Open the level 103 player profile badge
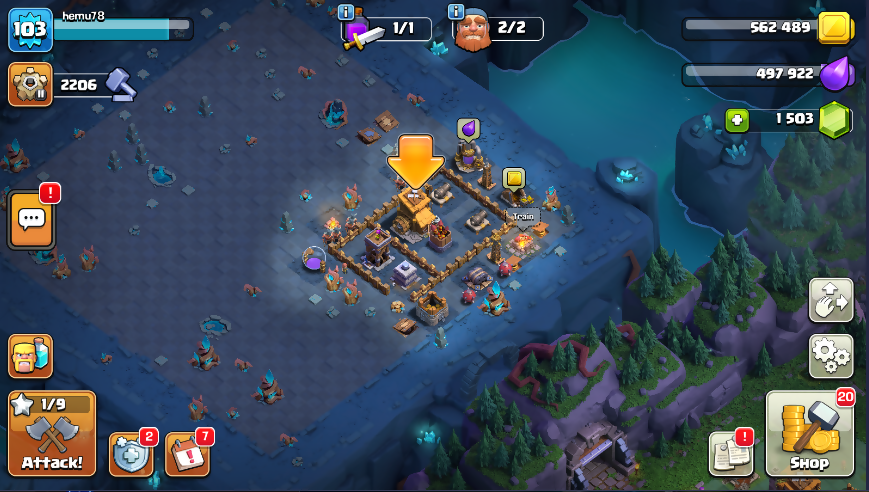Image resolution: width=869 pixels, height=492 pixels. point(30,31)
